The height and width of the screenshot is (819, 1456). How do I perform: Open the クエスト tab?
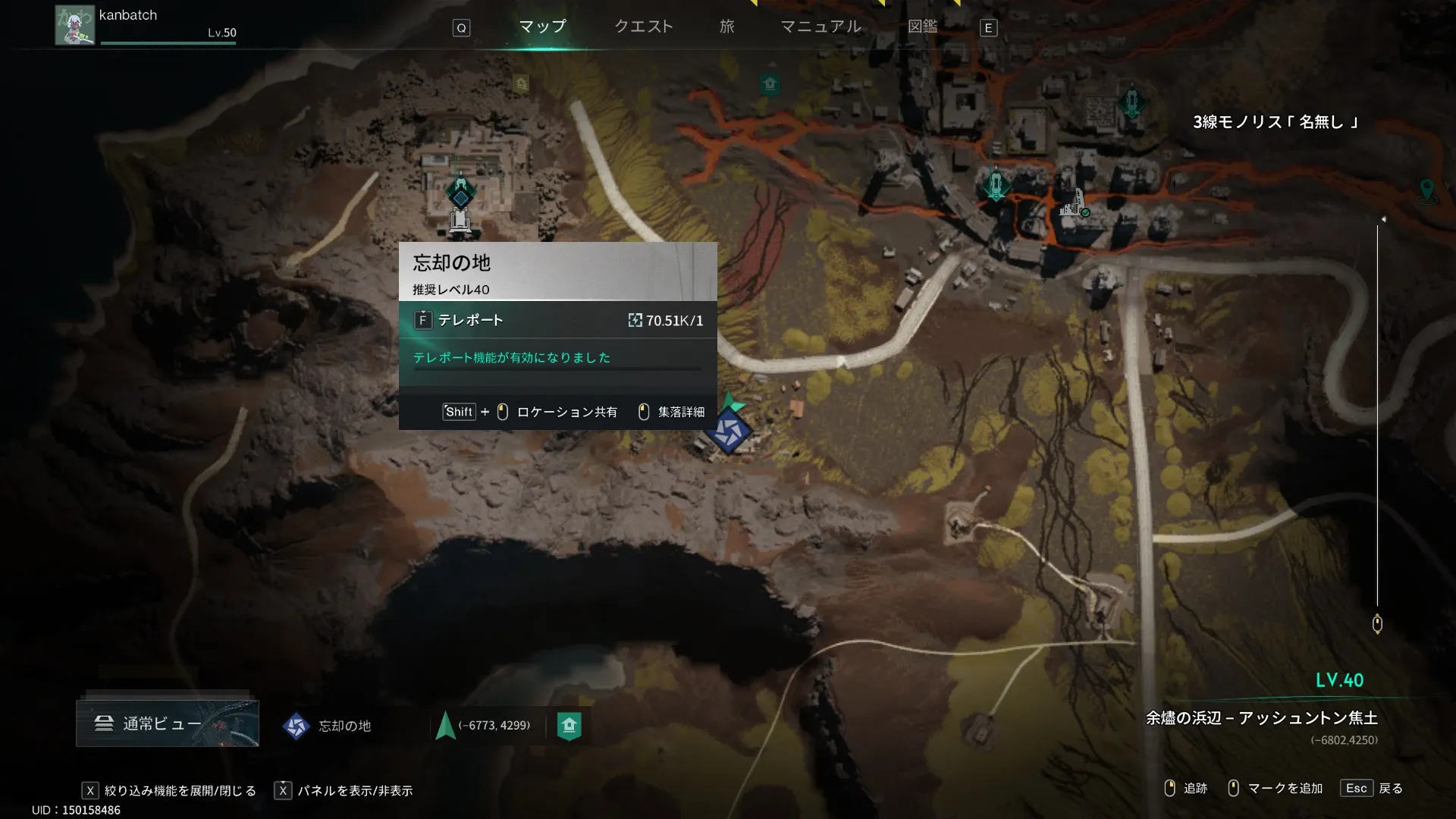[643, 27]
